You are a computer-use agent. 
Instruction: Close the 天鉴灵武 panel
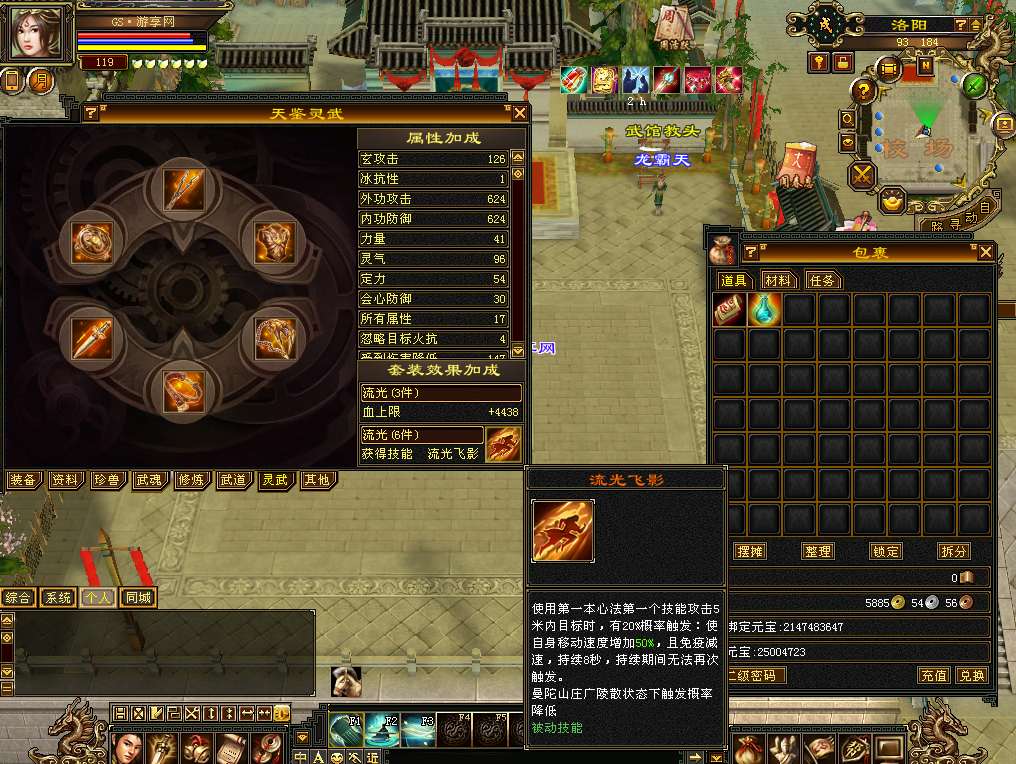pos(517,113)
